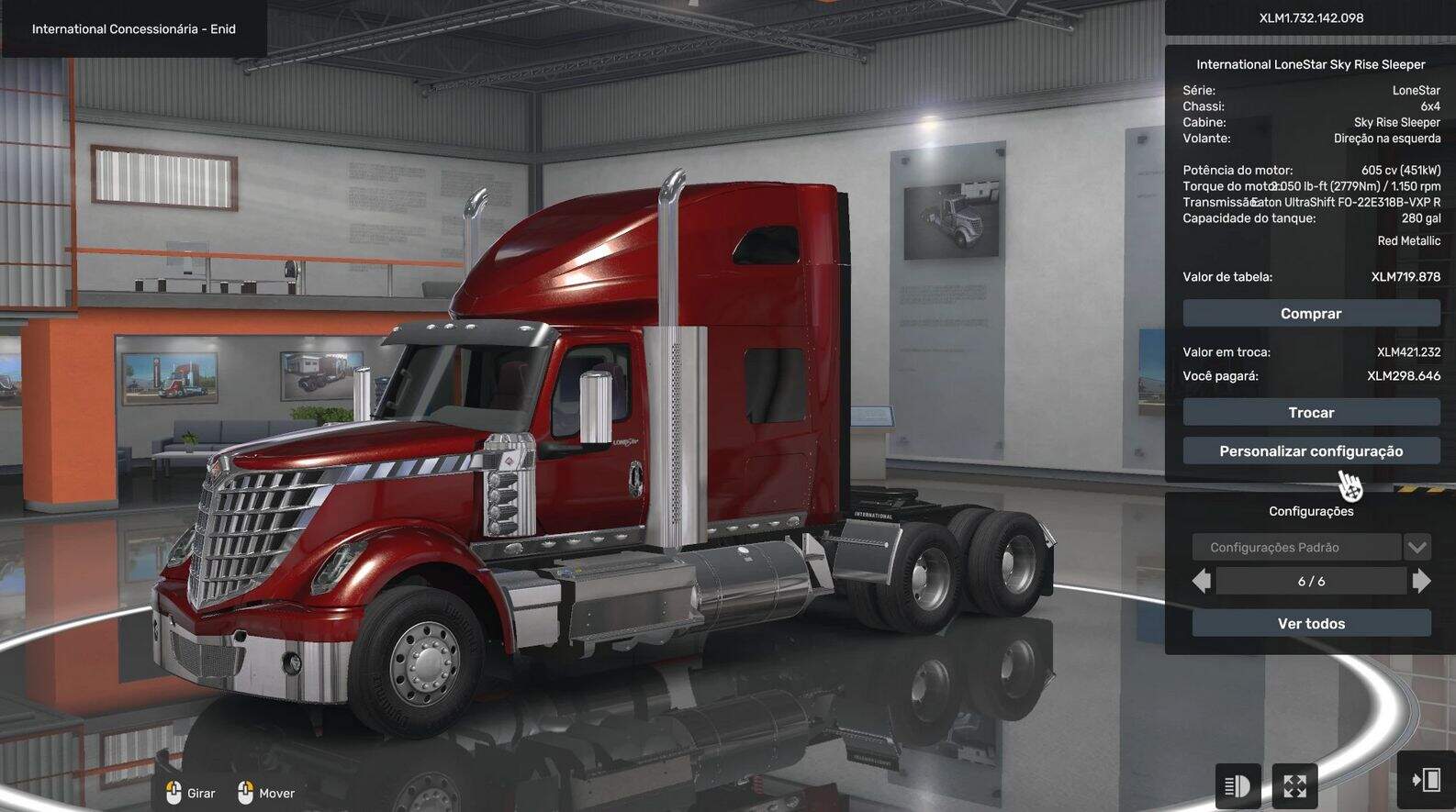Toggle the headlights preview icon
Viewport: 1456px width, 812px height.
click(1238, 786)
